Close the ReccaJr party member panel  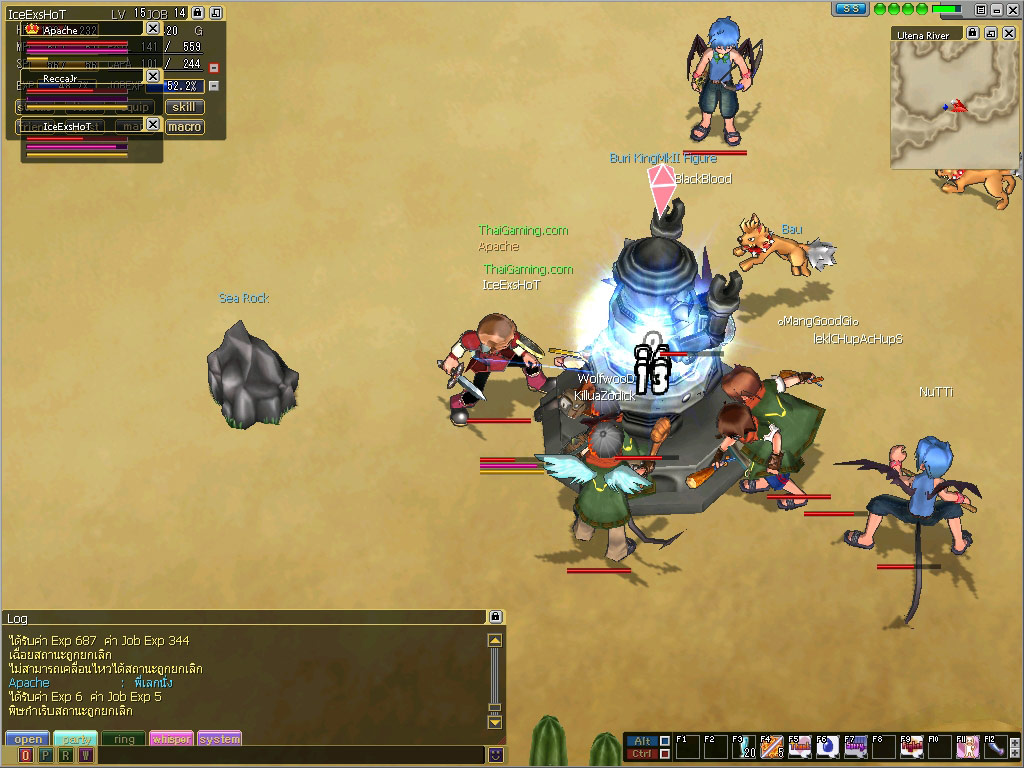coord(153,76)
